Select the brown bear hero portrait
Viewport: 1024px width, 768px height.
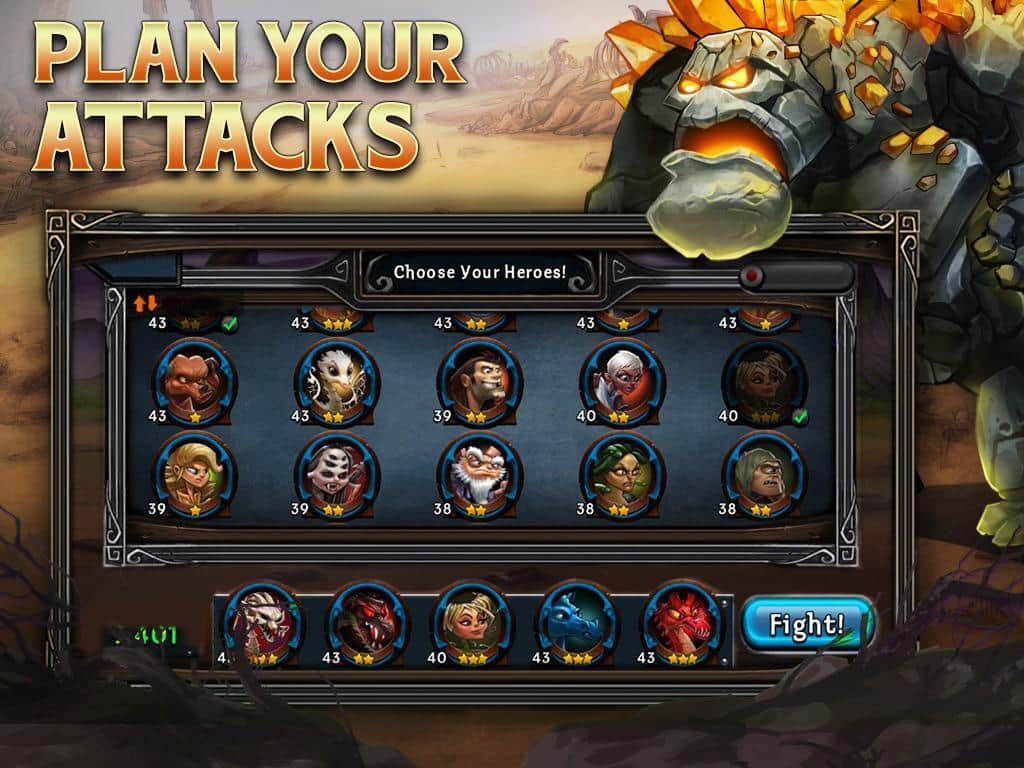click(x=194, y=379)
